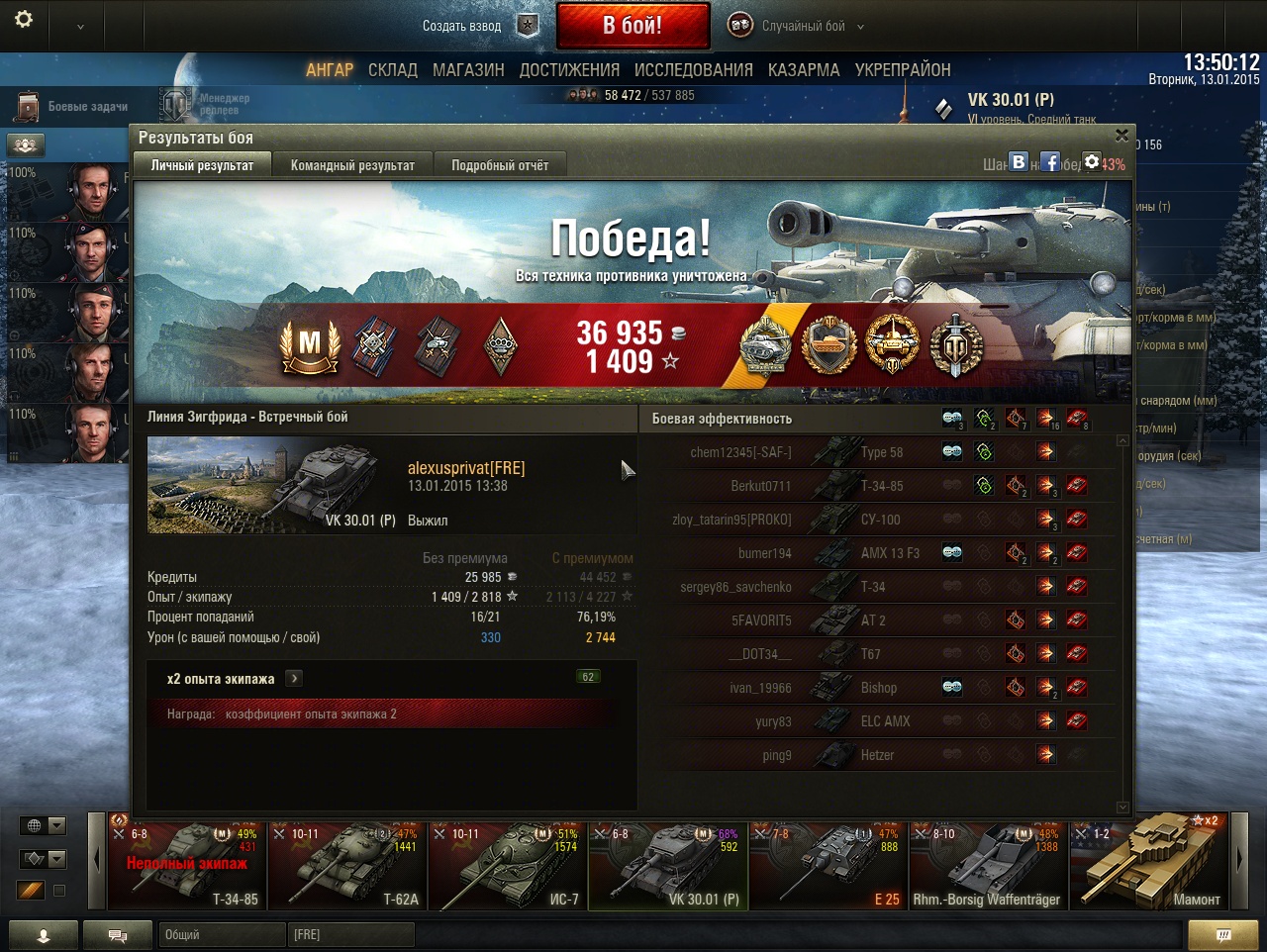Image resolution: width=1267 pixels, height=952 pixels.
Task: Expand the «x2 опыта экипажа» mission details
Action: [294, 678]
